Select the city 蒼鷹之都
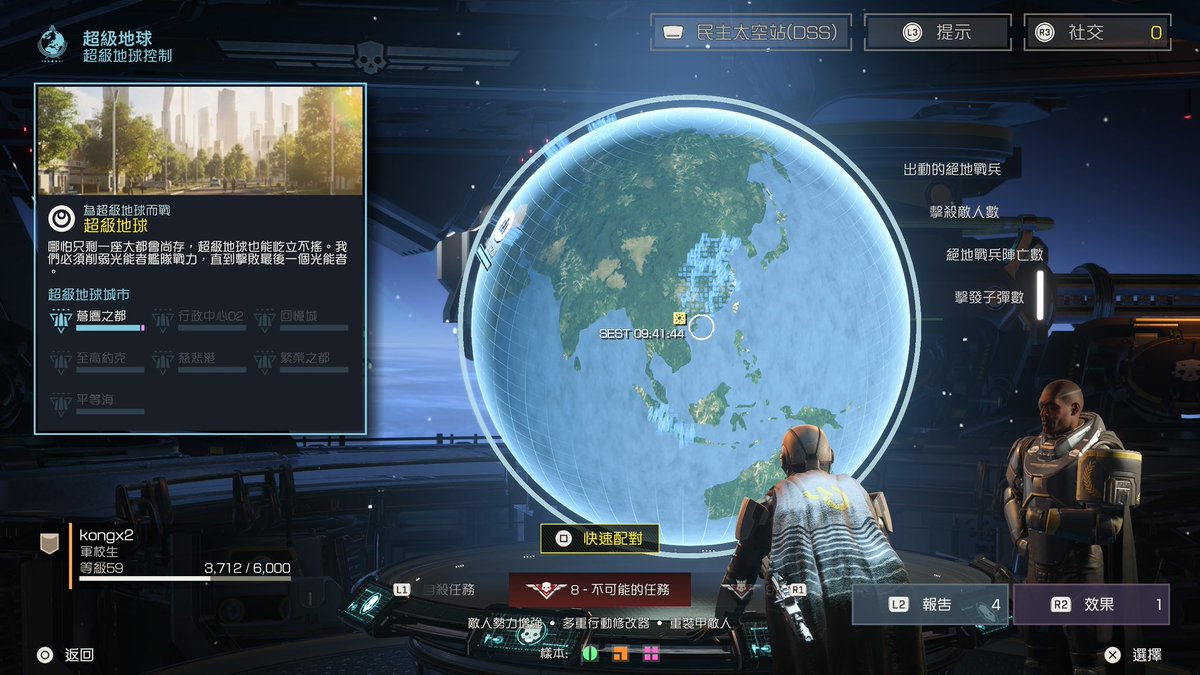1200x675 pixels. click(97, 319)
